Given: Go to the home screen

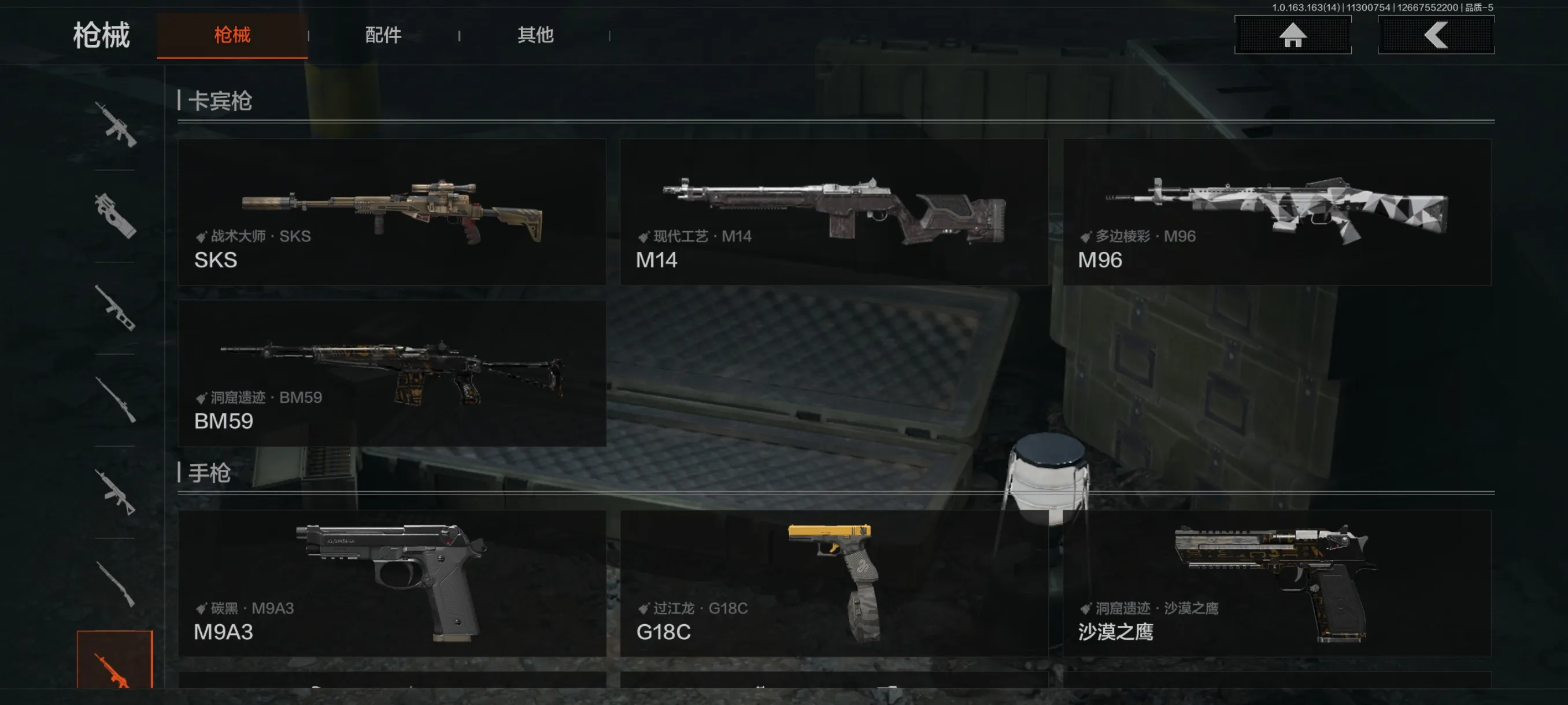Looking at the screenshot, I should point(1292,35).
